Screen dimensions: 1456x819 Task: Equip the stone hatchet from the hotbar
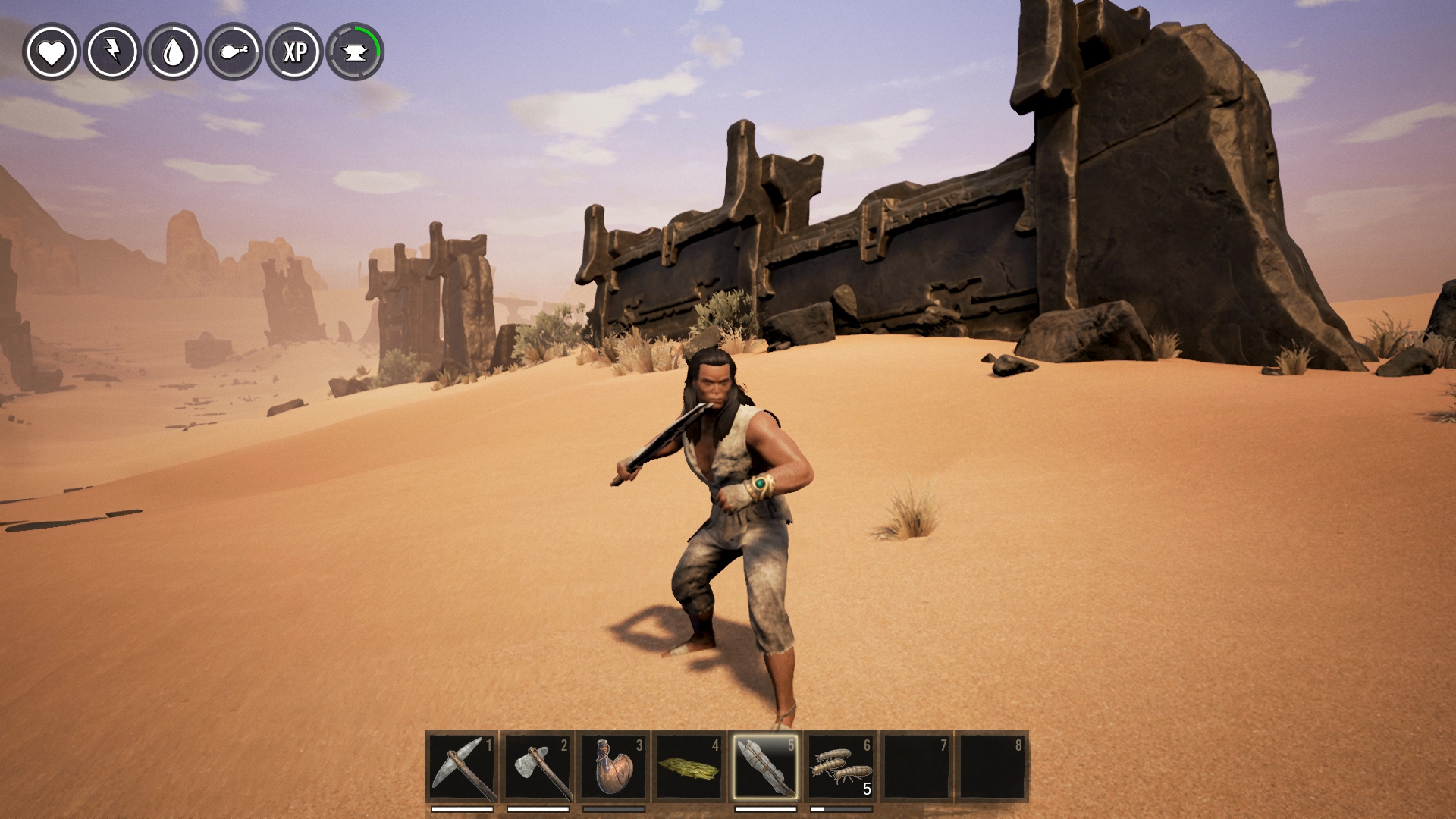pos(538,766)
